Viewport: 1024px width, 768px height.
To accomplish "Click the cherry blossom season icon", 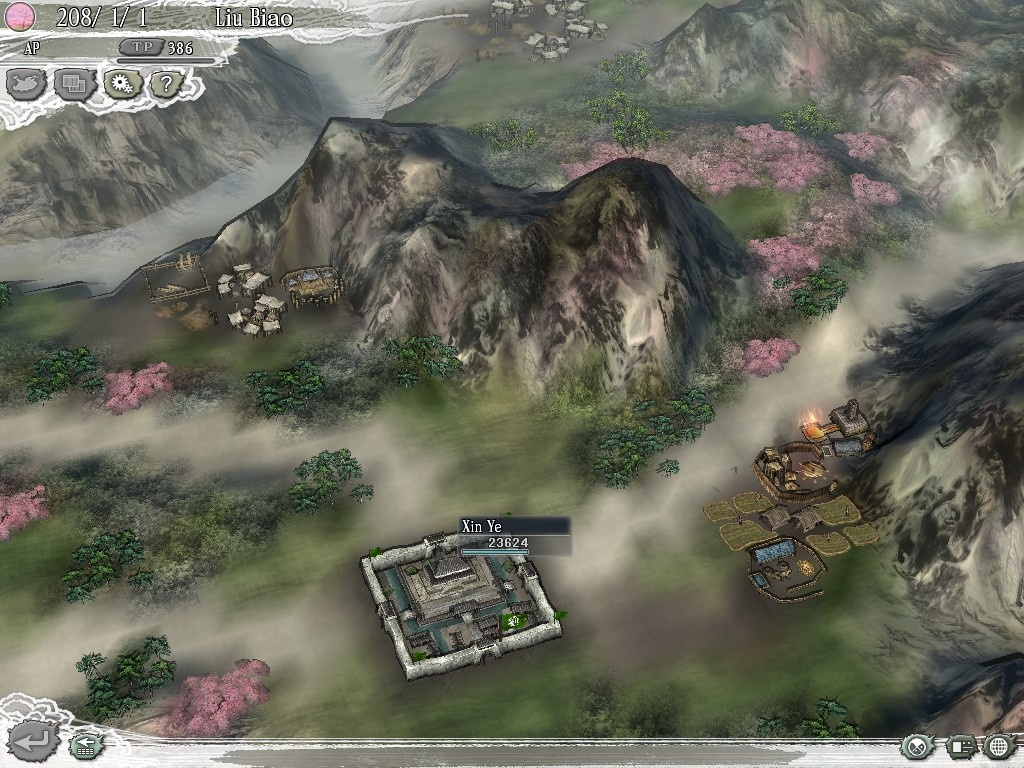I will coord(22,16).
